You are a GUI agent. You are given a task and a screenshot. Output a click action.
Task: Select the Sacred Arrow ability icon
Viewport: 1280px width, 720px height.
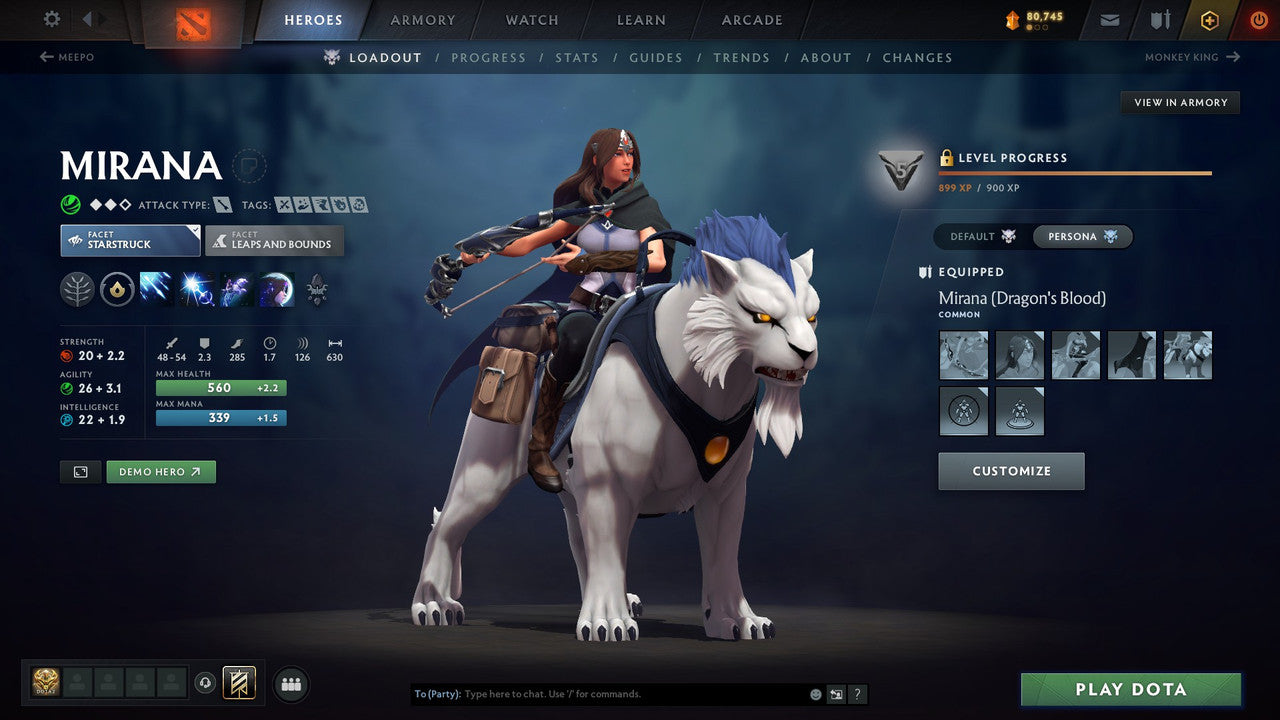[x=194, y=290]
